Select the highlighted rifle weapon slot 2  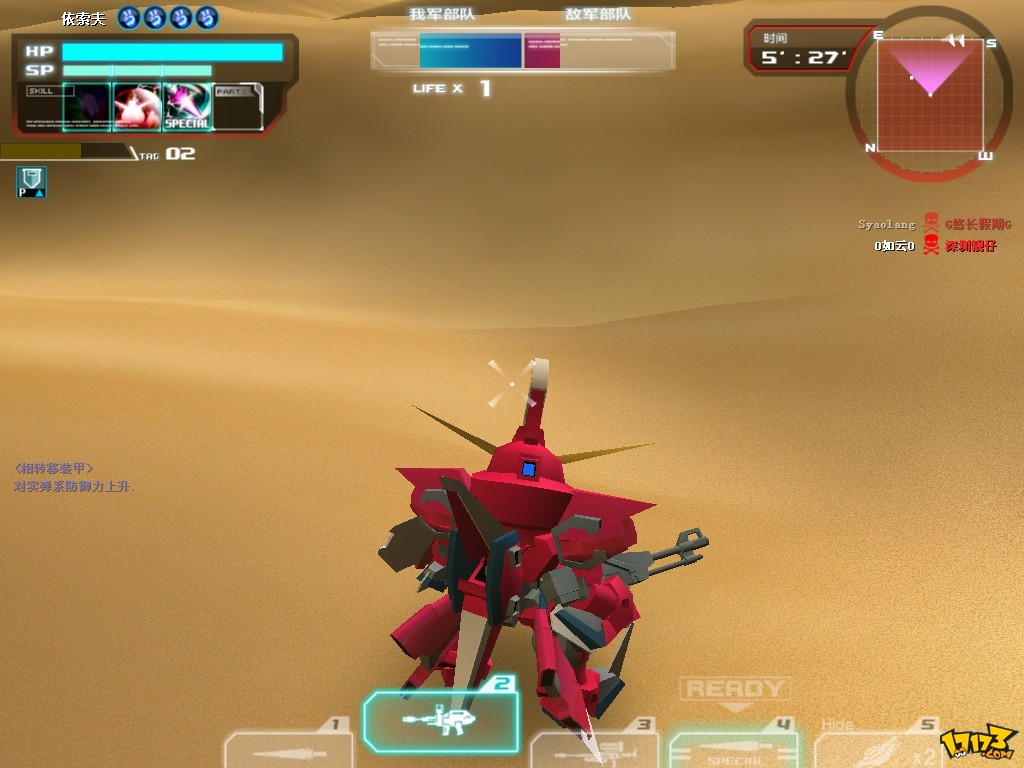tap(441, 720)
